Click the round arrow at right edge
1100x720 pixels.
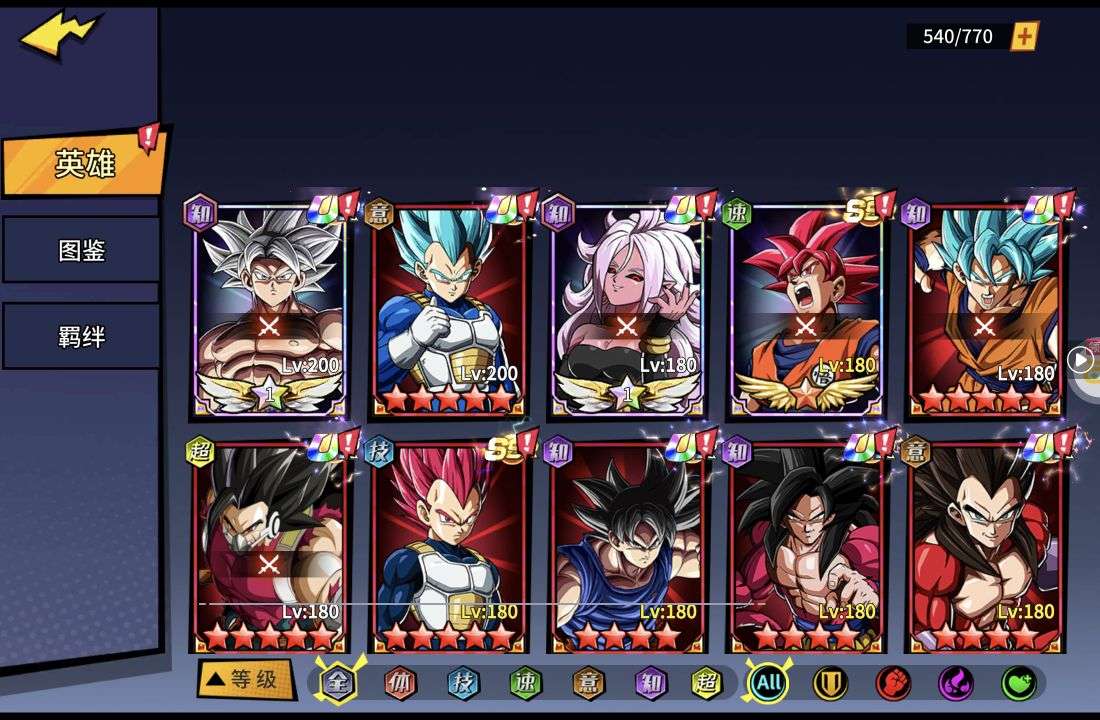[x=1080, y=360]
